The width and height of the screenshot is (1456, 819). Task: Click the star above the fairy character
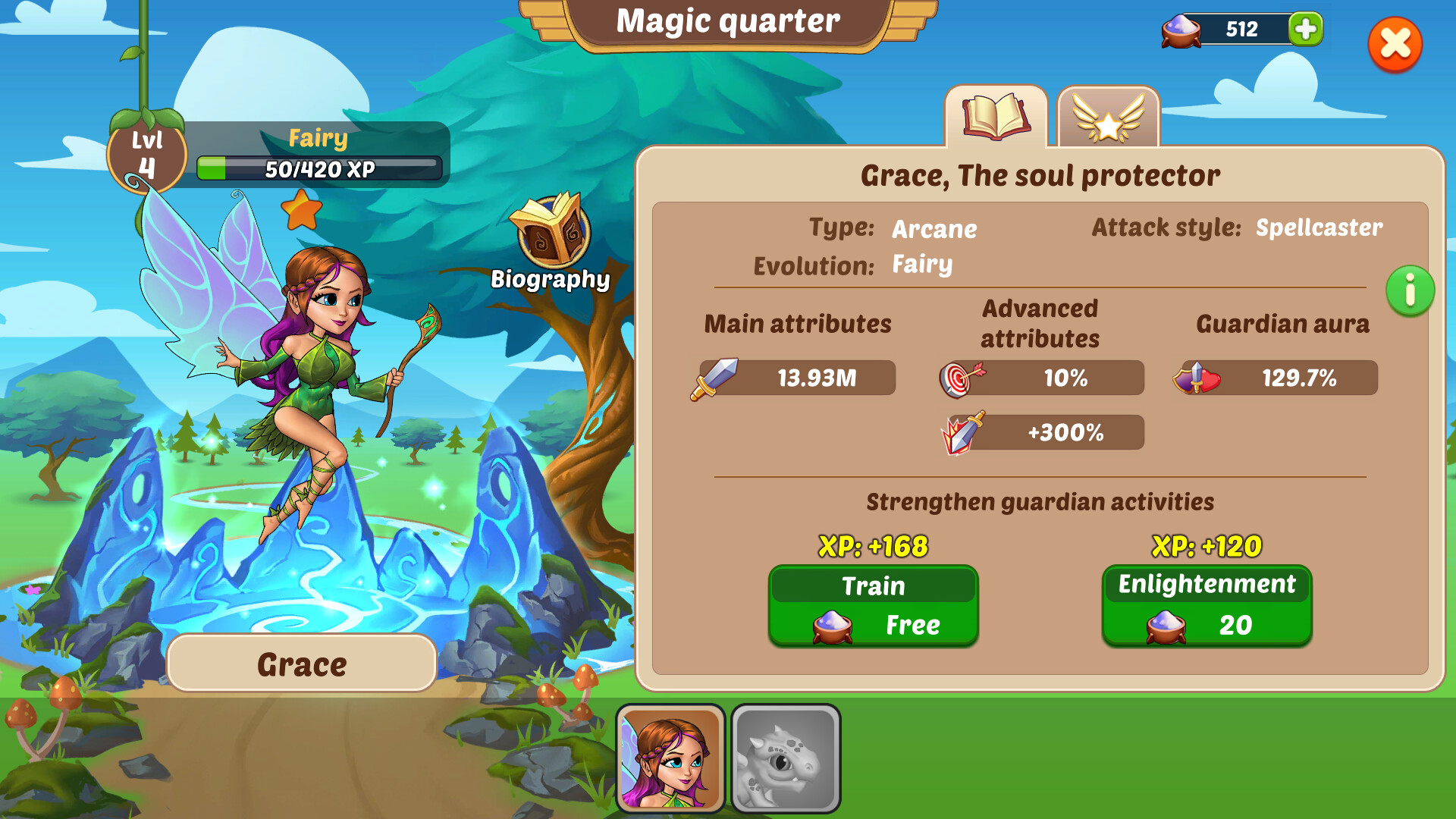(x=303, y=210)
